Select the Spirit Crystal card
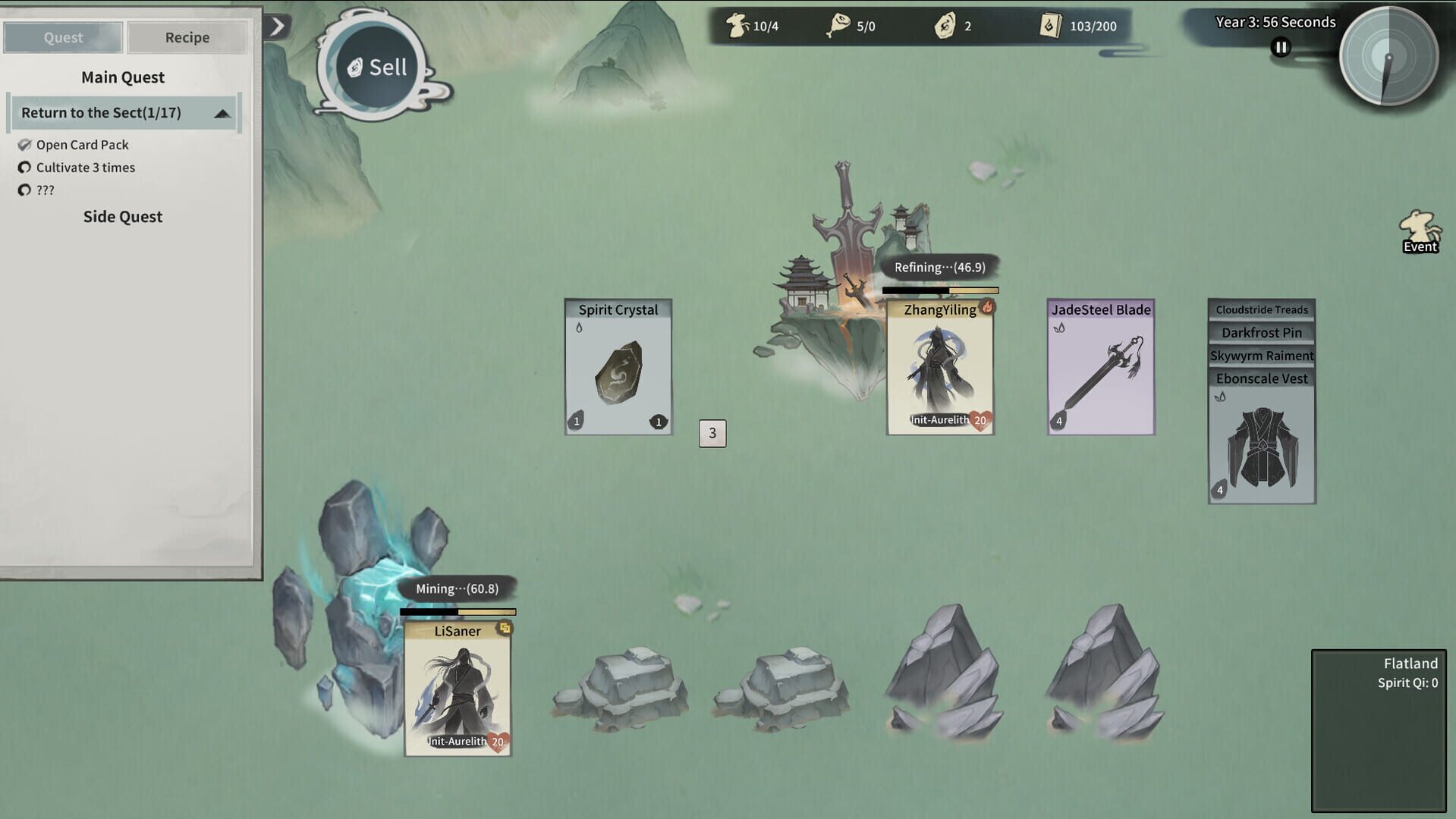The height and width of the screenshot is (819, 1456). (x=618, y=368)
